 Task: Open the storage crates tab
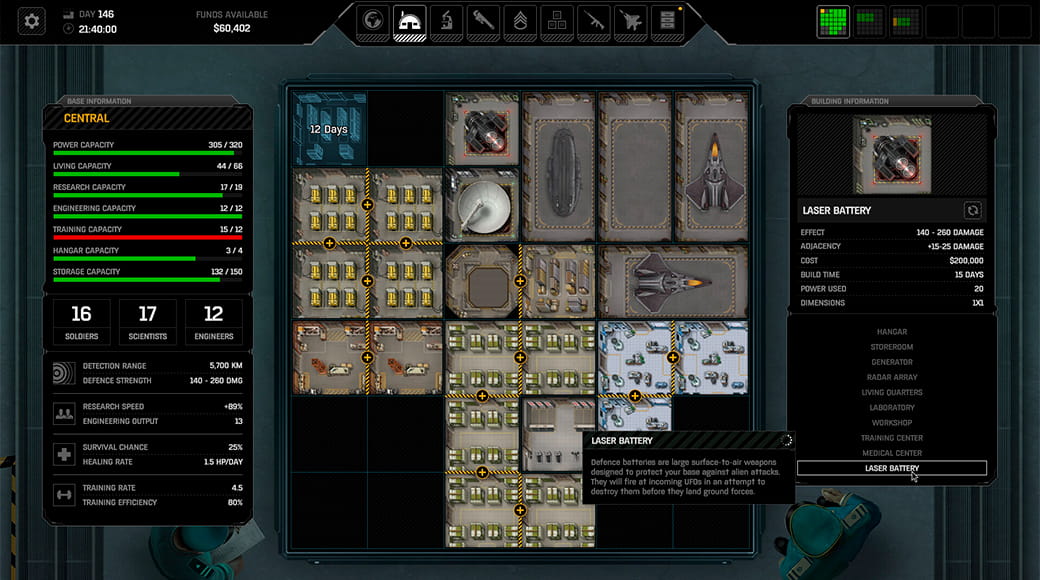tap(557, 21)
